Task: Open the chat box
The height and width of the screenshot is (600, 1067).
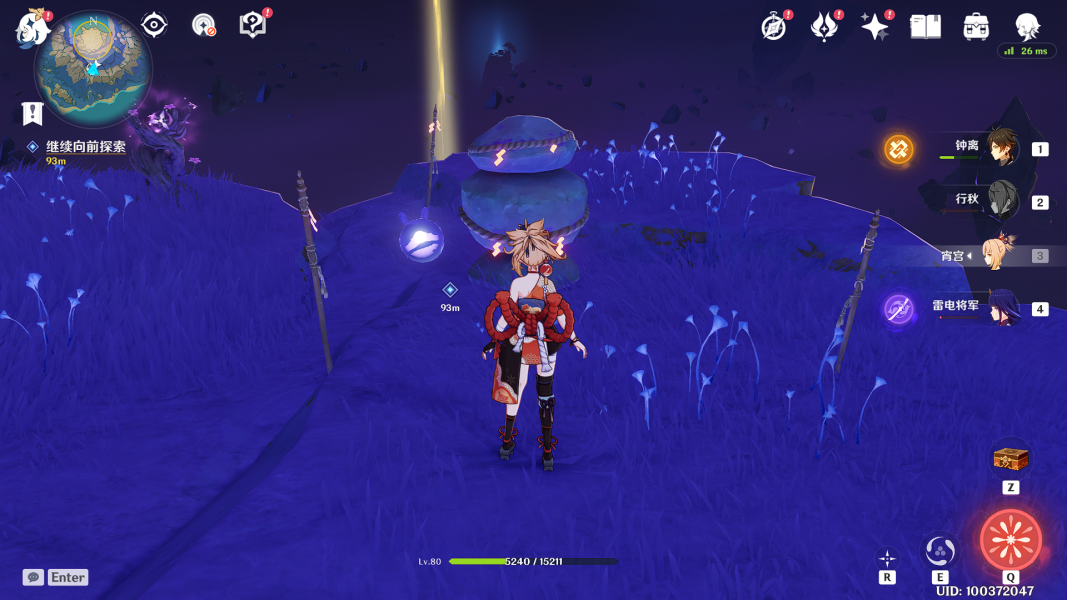Action: coord(56,577)
